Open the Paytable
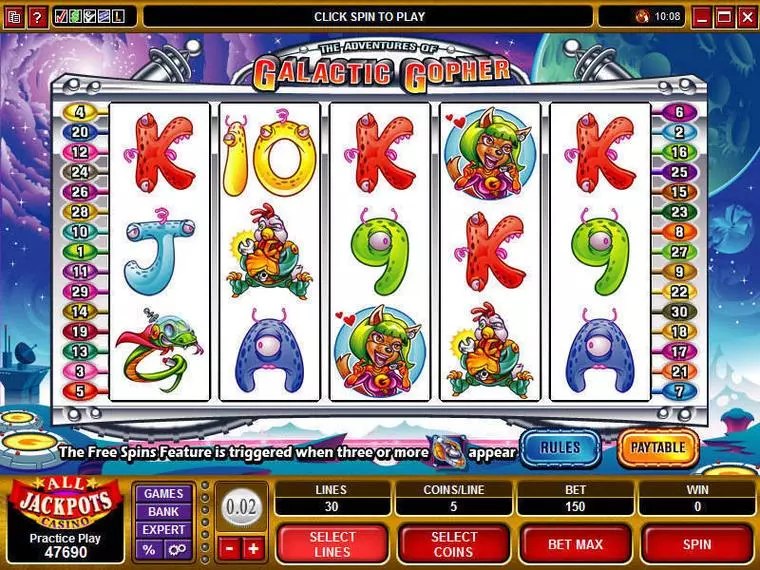 [658, 448]
